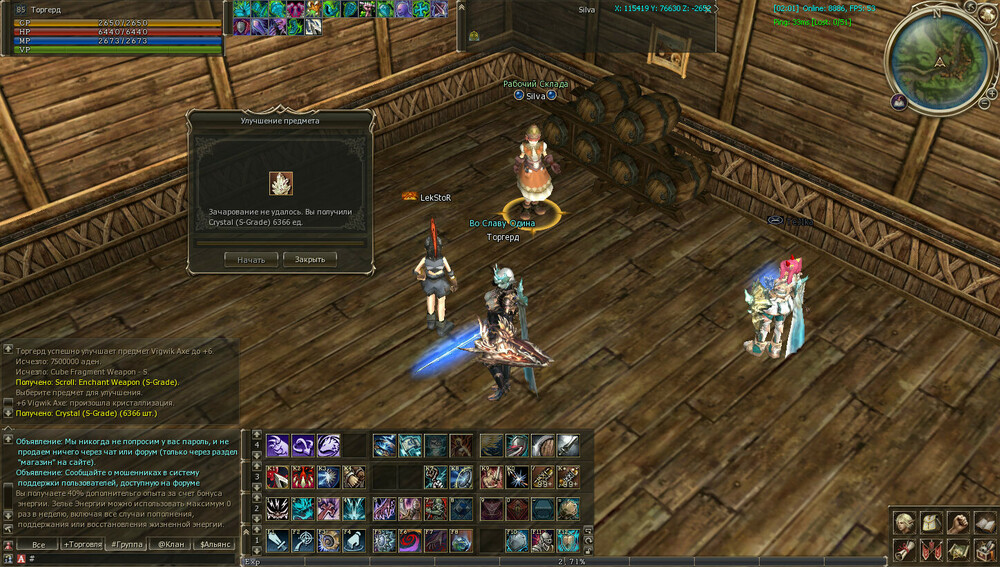Click the chat text input field
This screenshot has width=1000, height=567.
(x=130, y=559)
